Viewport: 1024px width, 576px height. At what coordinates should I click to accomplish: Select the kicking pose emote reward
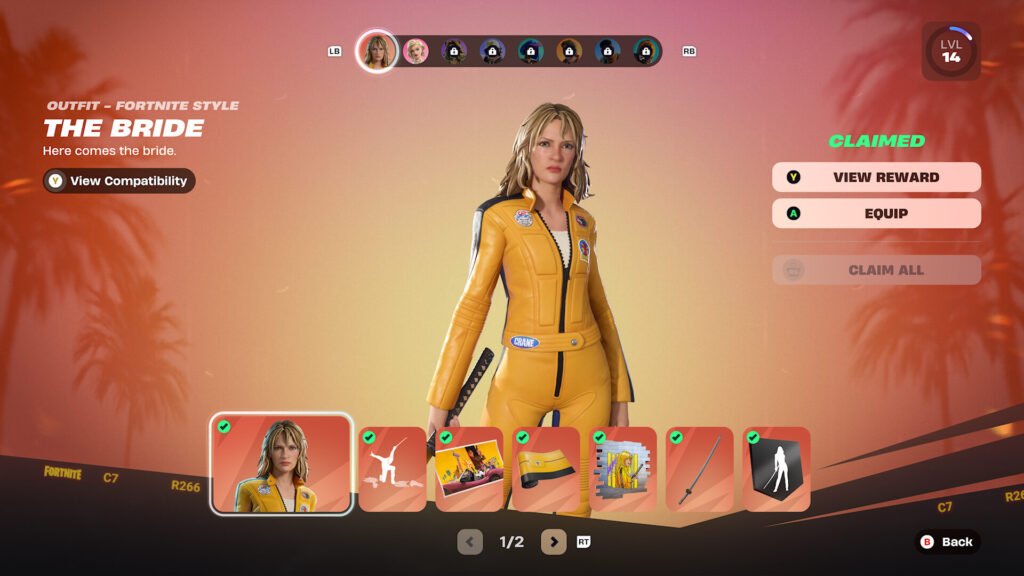point(393,469)
